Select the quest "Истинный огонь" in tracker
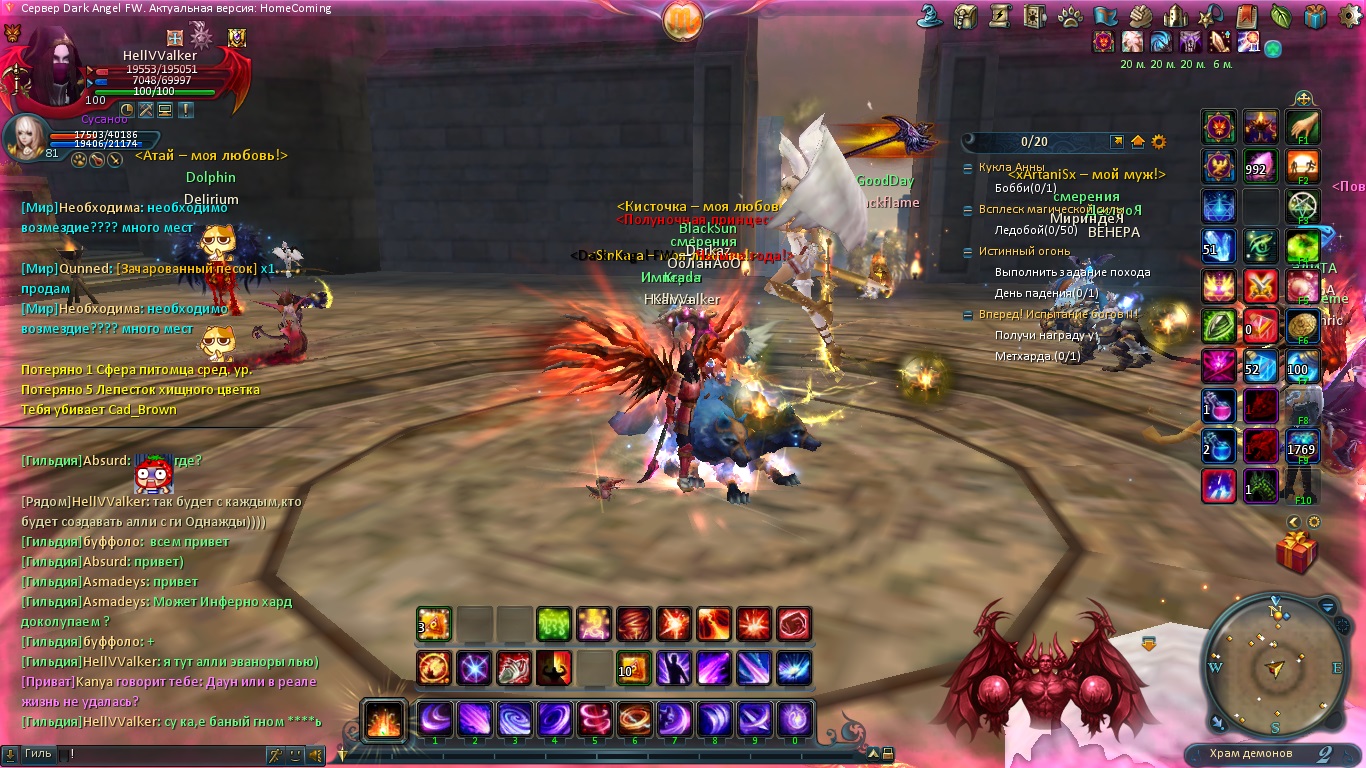The width and height of the screenshot is (1366, 768). point(1023,252)
